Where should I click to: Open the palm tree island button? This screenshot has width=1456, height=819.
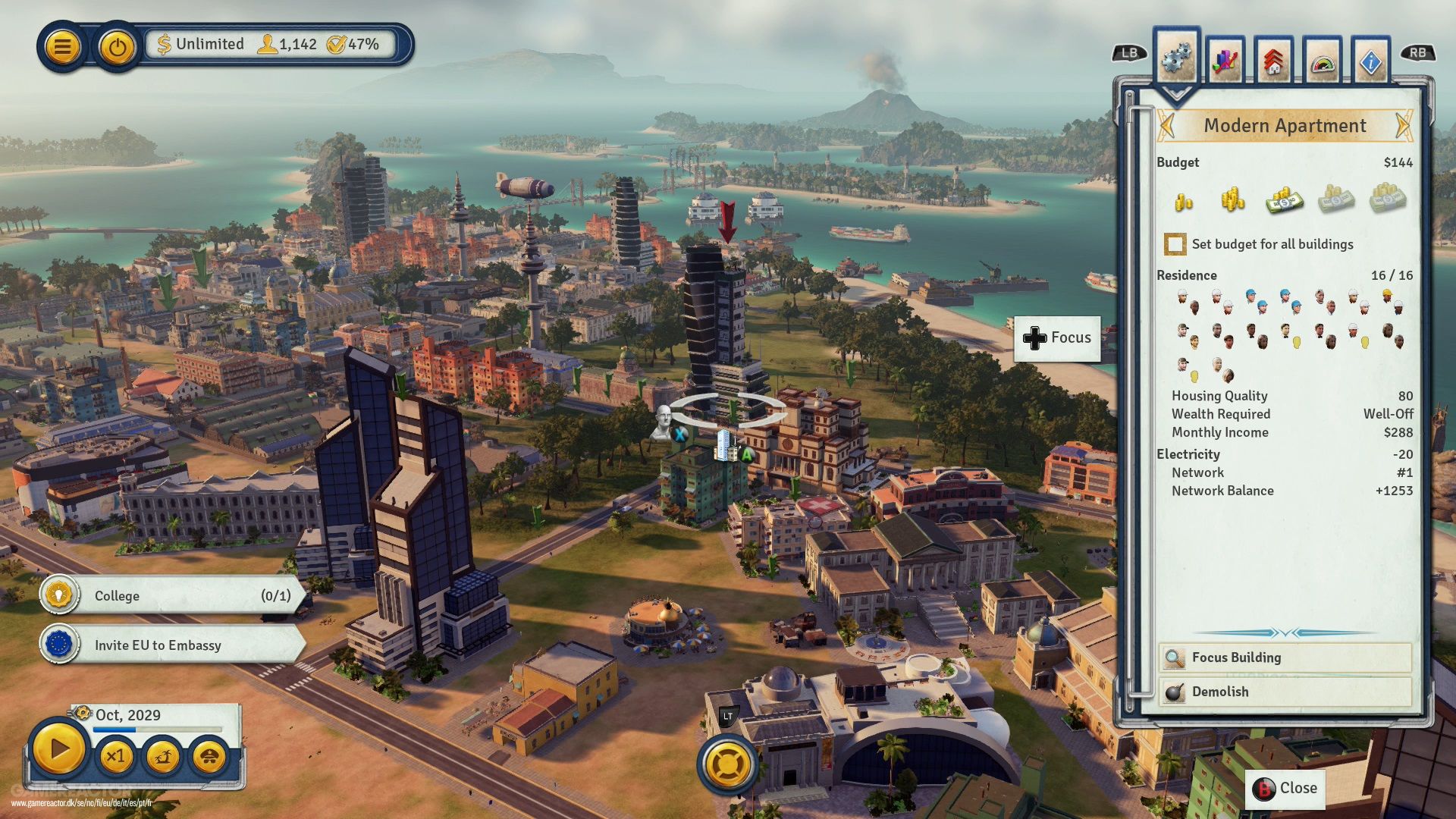pyautogui.click(x=162, y=756)
